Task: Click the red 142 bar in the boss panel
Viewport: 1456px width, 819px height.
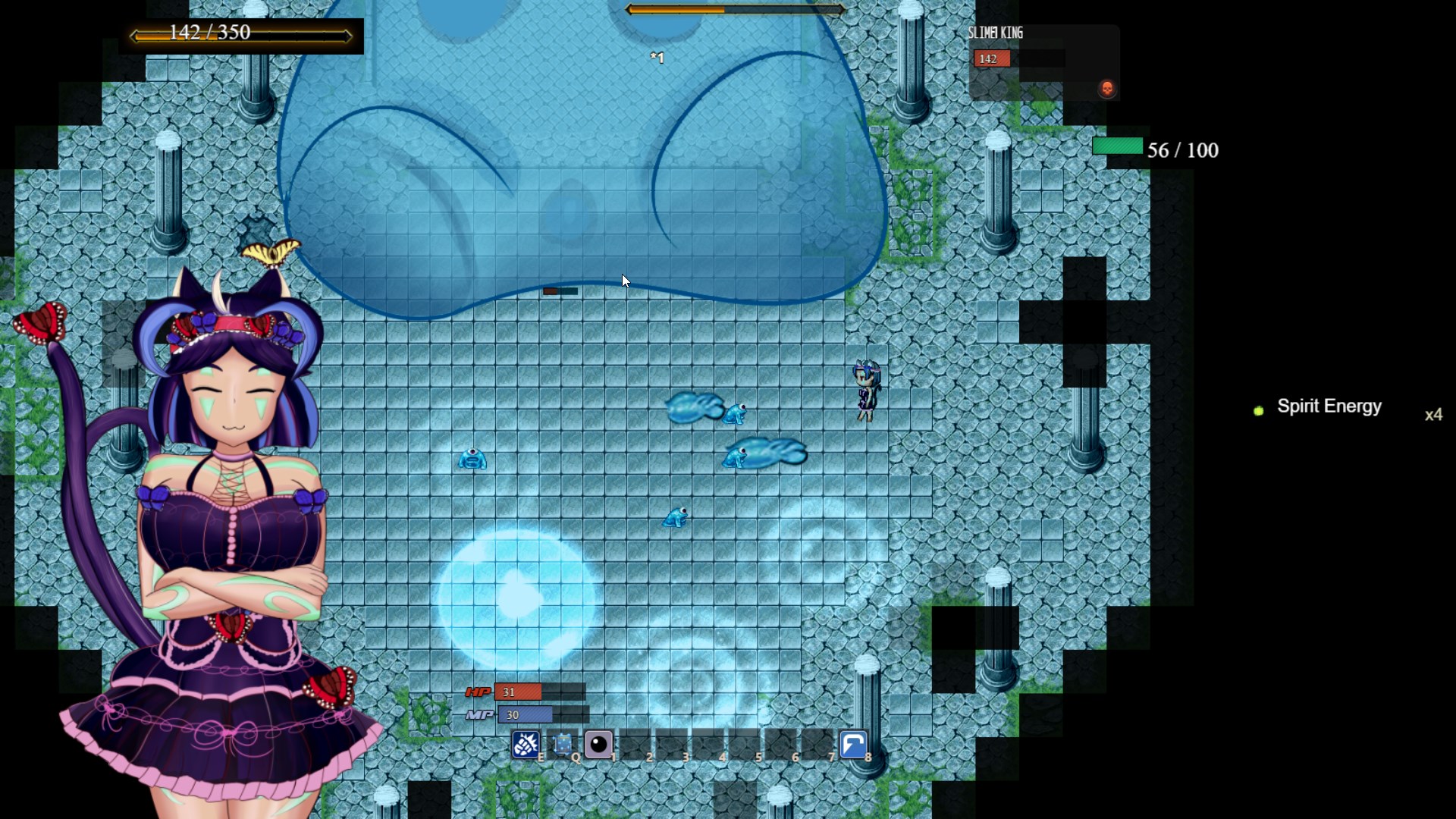Action: 990,59
